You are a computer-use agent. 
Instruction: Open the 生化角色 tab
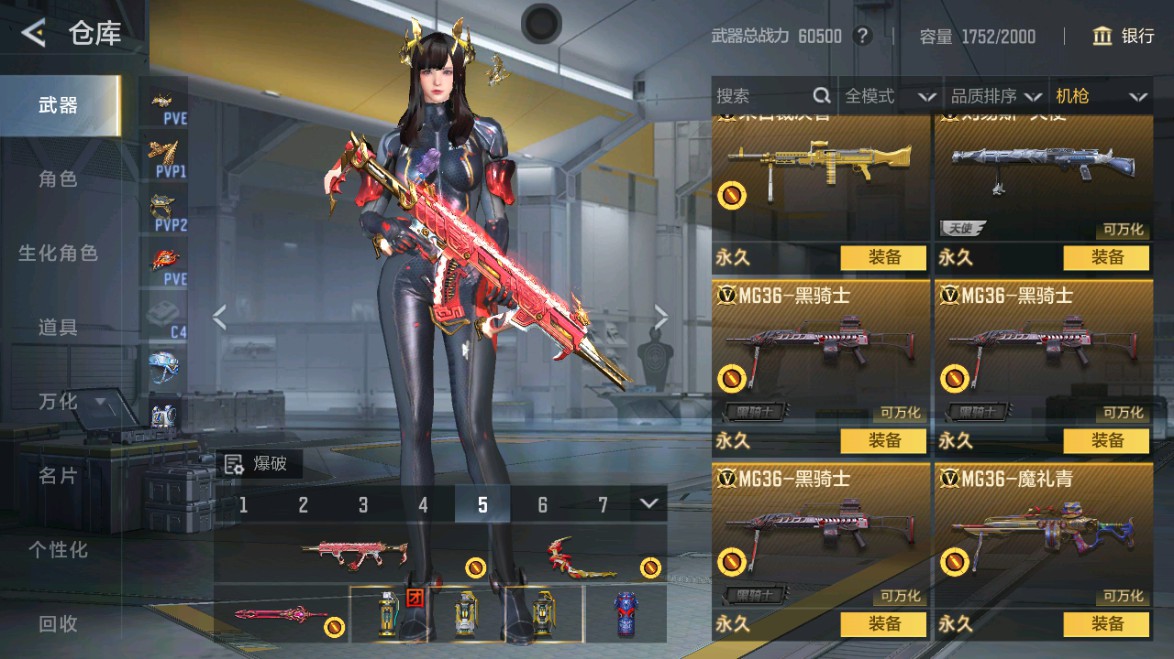58,254
